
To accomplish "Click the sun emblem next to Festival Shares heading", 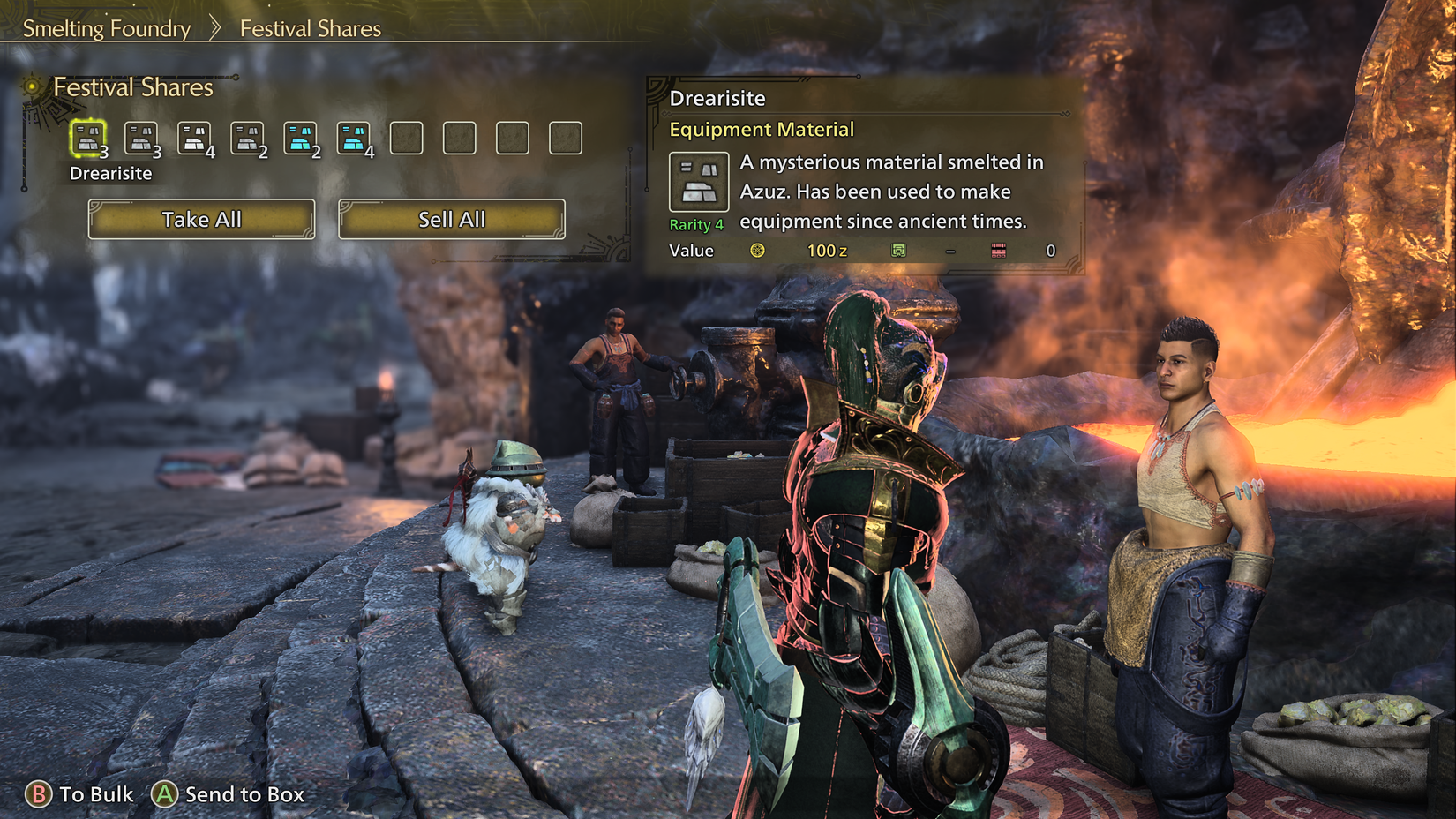I will (34, 86).
